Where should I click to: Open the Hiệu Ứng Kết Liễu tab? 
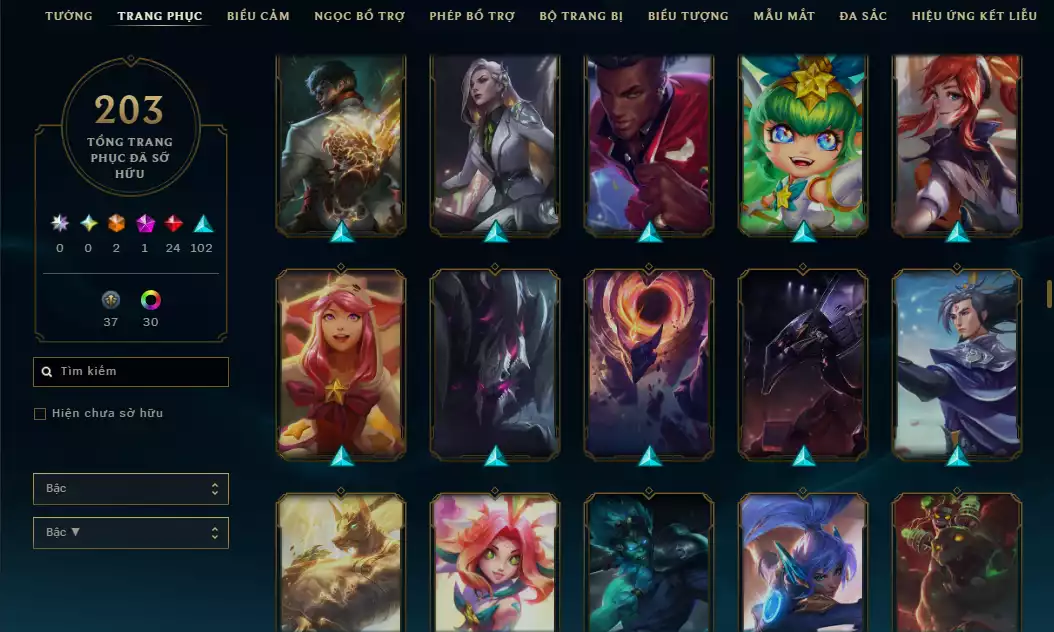click(976, 16)
